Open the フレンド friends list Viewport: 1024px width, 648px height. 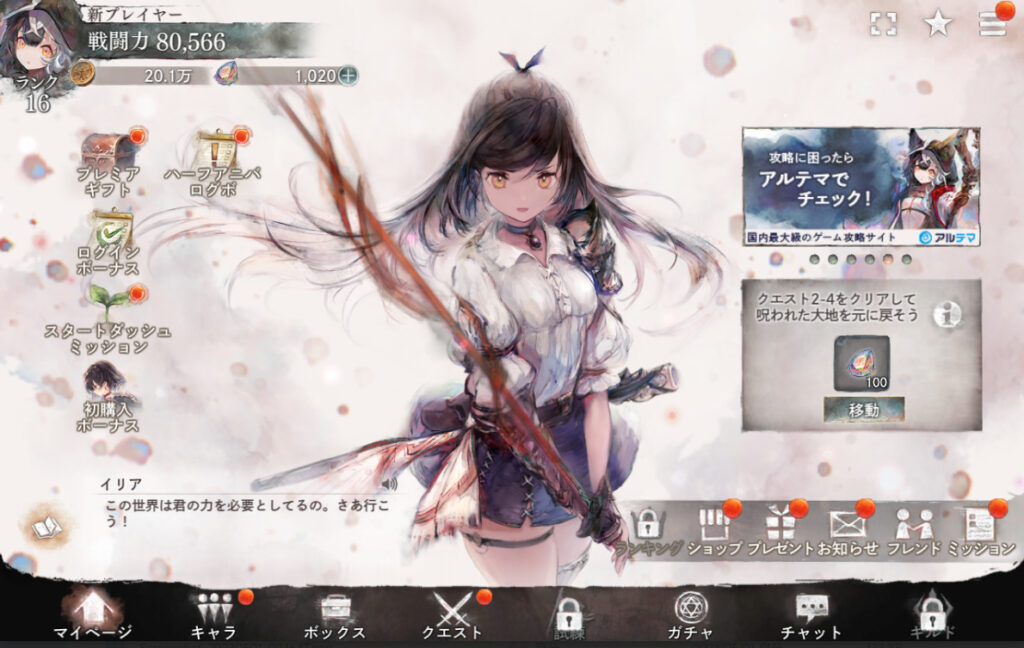click(914, 528)
